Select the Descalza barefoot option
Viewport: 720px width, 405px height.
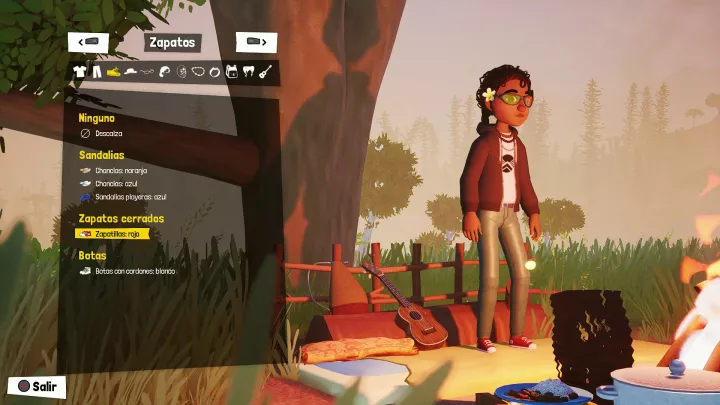point(108,132)
